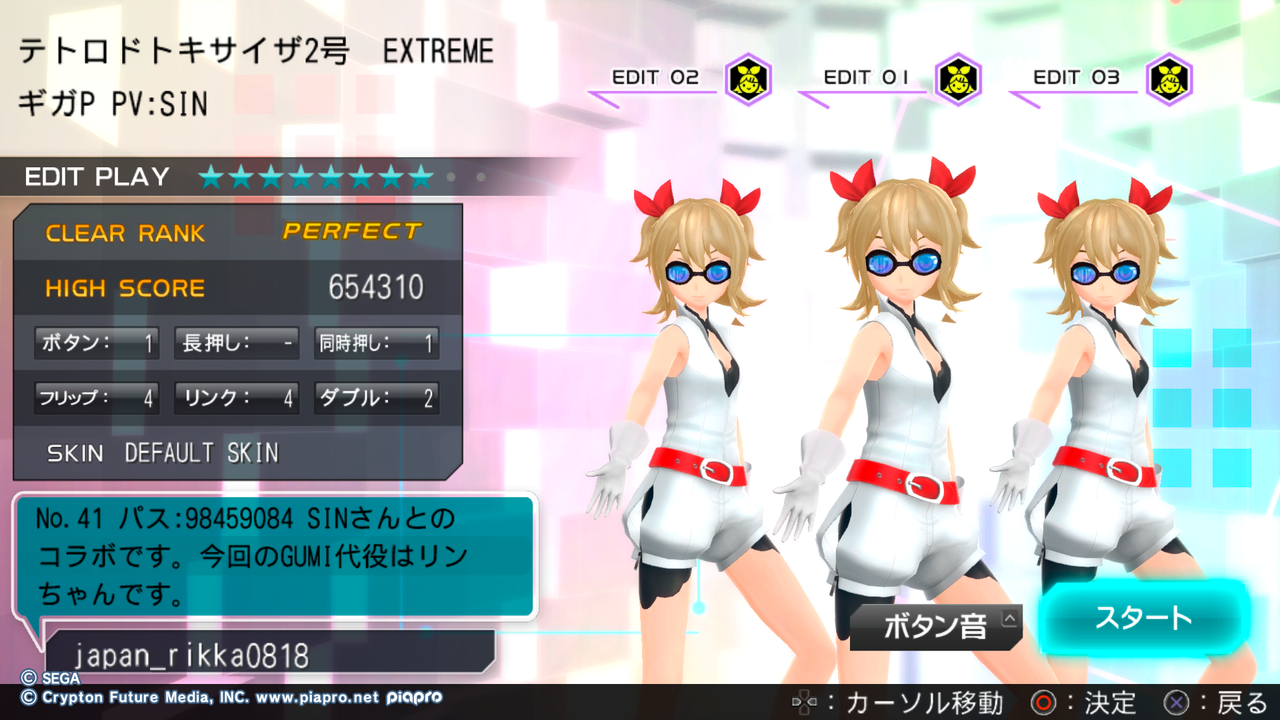Click the circle 決定 (confirm) icon

[1043, 702]
